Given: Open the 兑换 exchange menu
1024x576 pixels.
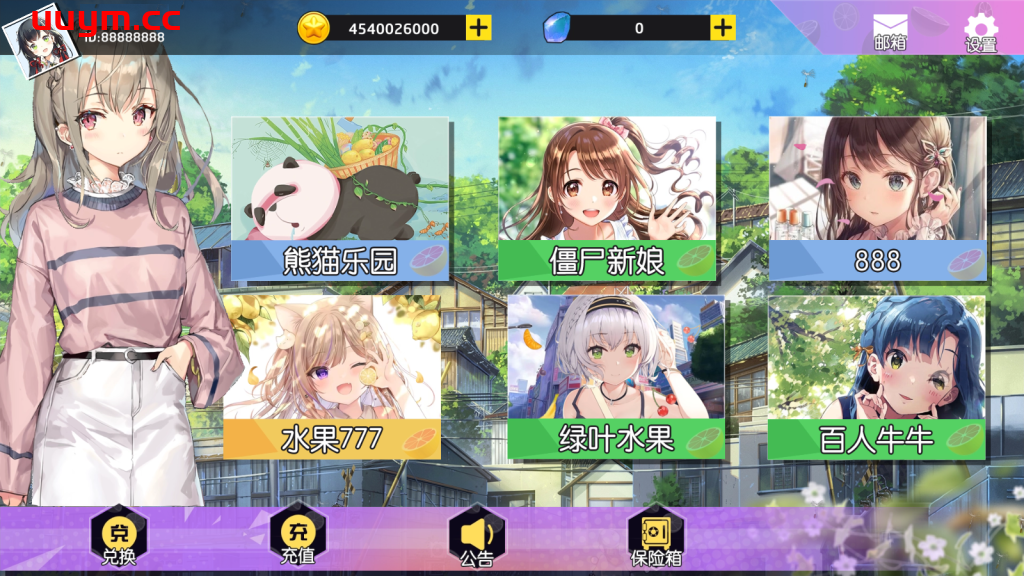Looking at the screenshot, I should point(119,537).
